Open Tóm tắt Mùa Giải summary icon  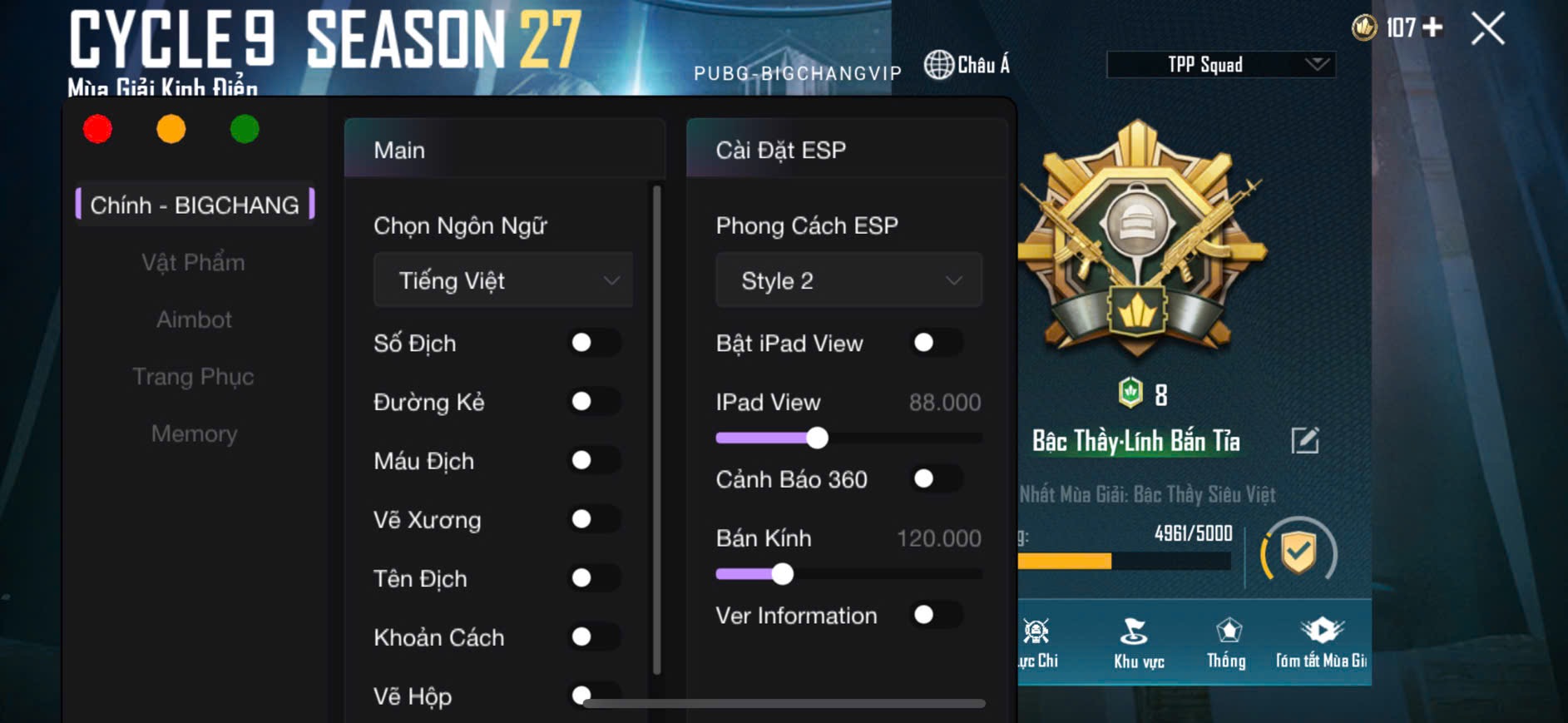point(1323,645)
